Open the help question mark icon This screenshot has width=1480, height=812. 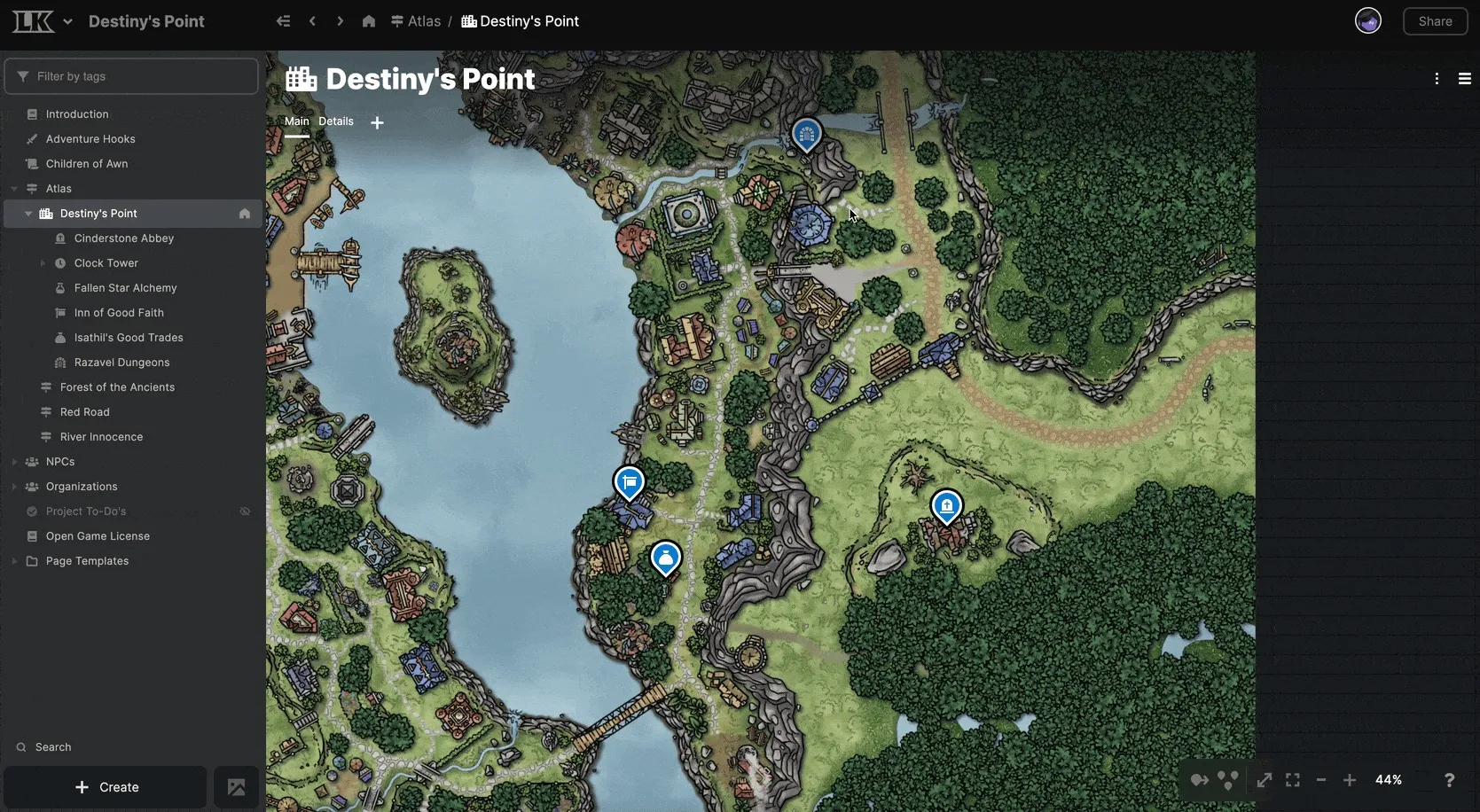coord(1449,780)
